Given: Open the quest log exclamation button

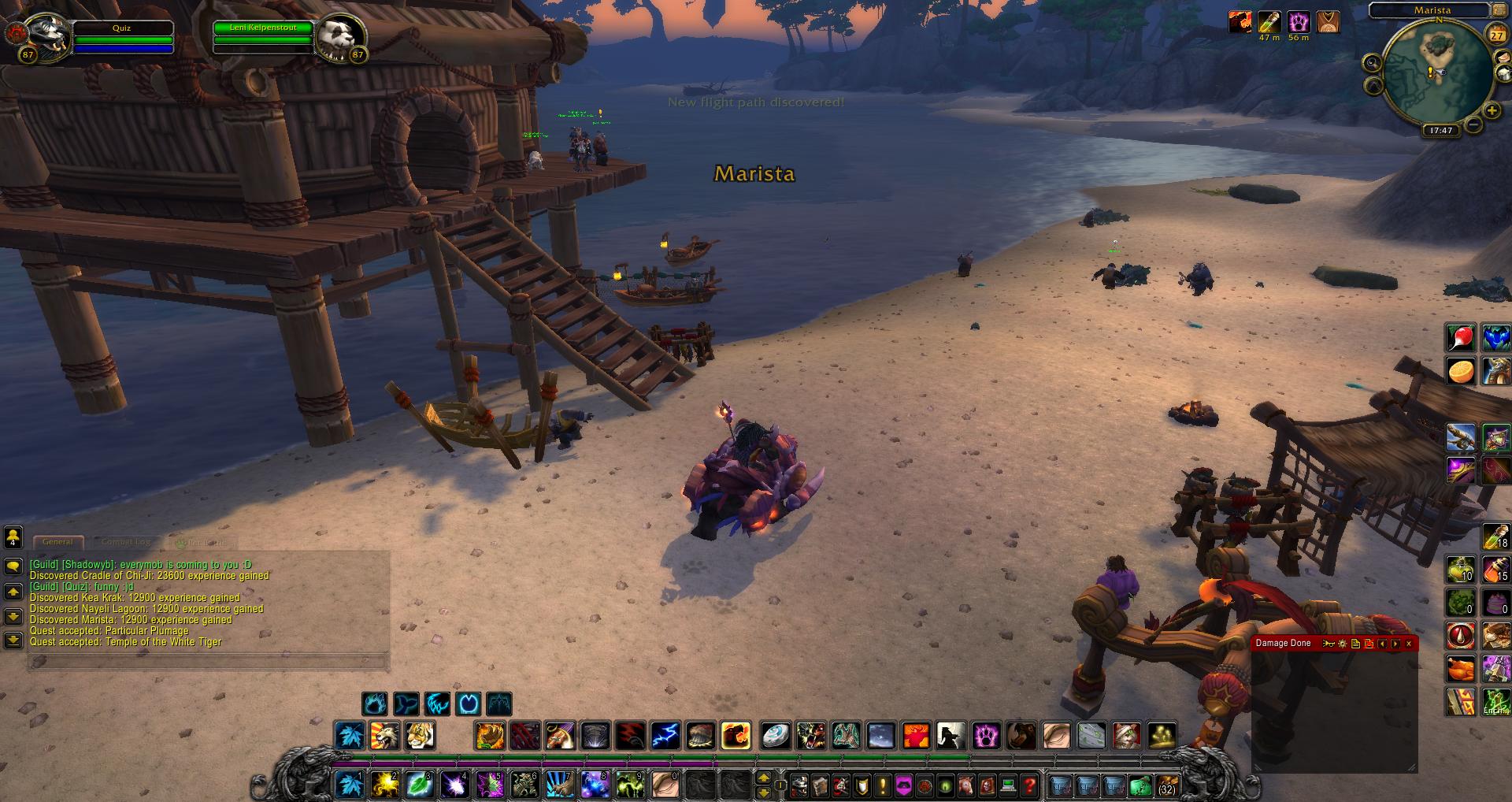Looking at the screenshot, I should [x=883, y=785].
